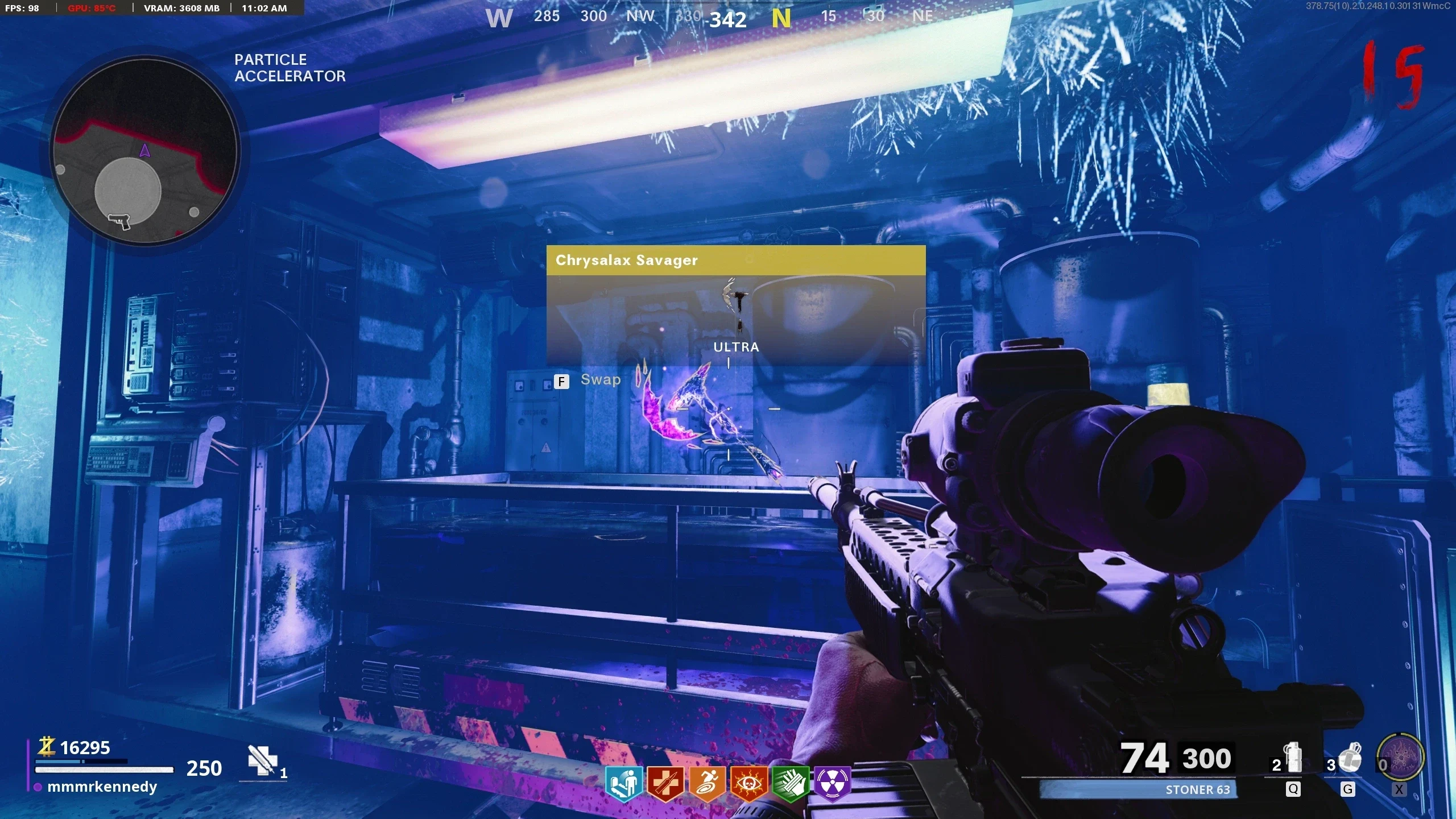Click the Chrysalax Savager weapon pickup card
The height and width of the screenshot is (819, 1456).
[x=736, y=305]
